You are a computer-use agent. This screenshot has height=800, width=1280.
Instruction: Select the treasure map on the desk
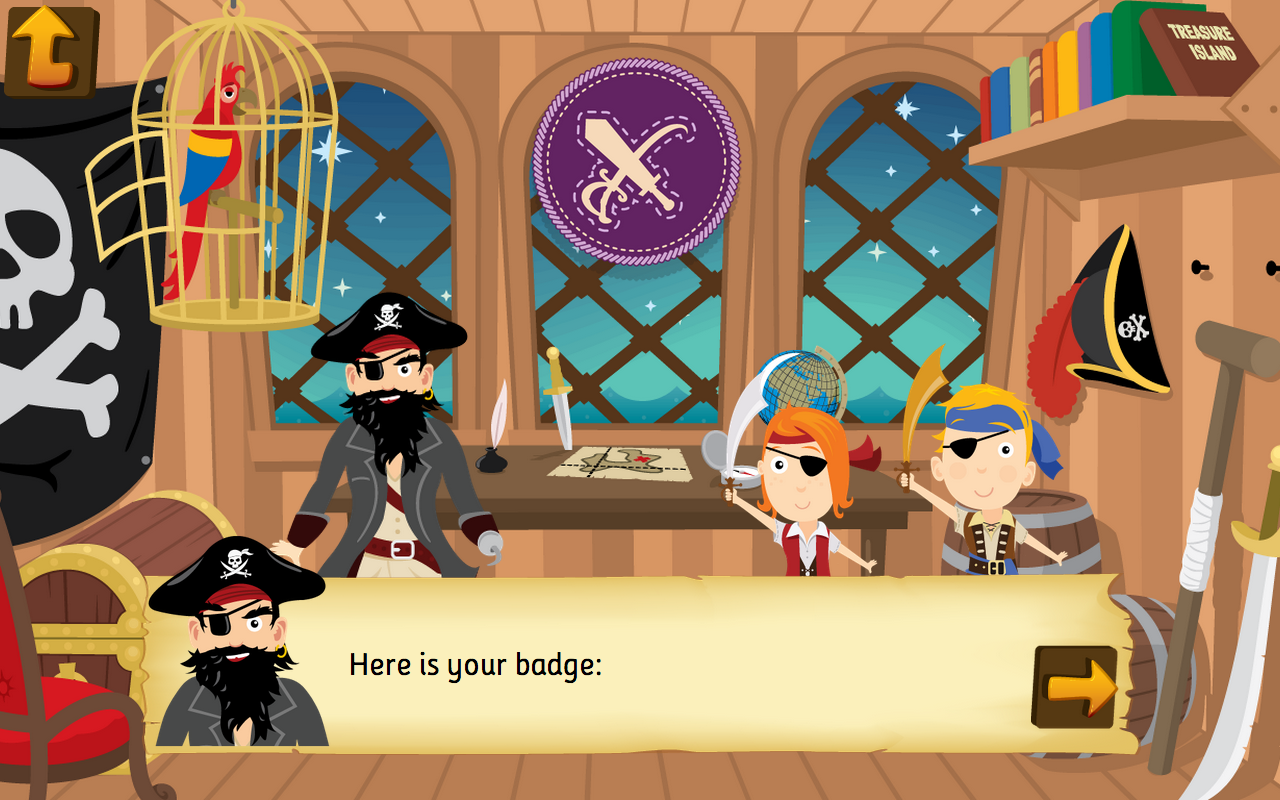click(620, 462)
